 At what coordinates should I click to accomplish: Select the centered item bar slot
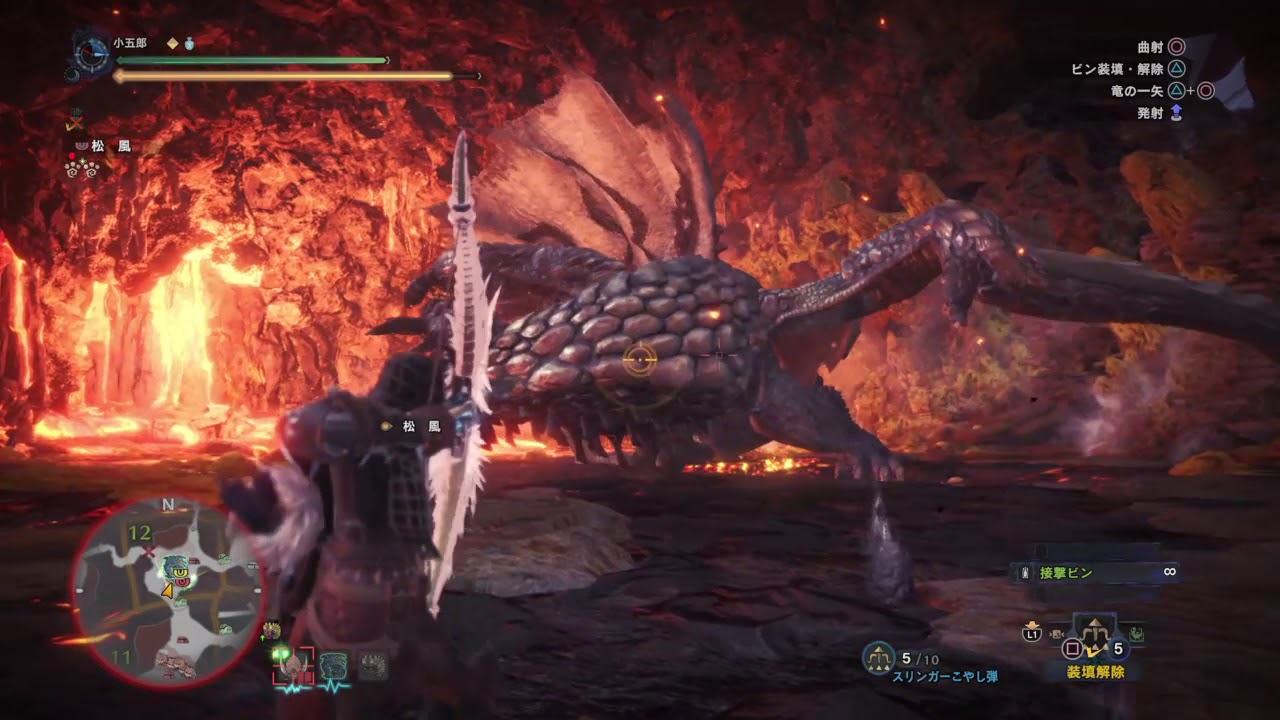pyautogui.click(x=1097, y=633)
